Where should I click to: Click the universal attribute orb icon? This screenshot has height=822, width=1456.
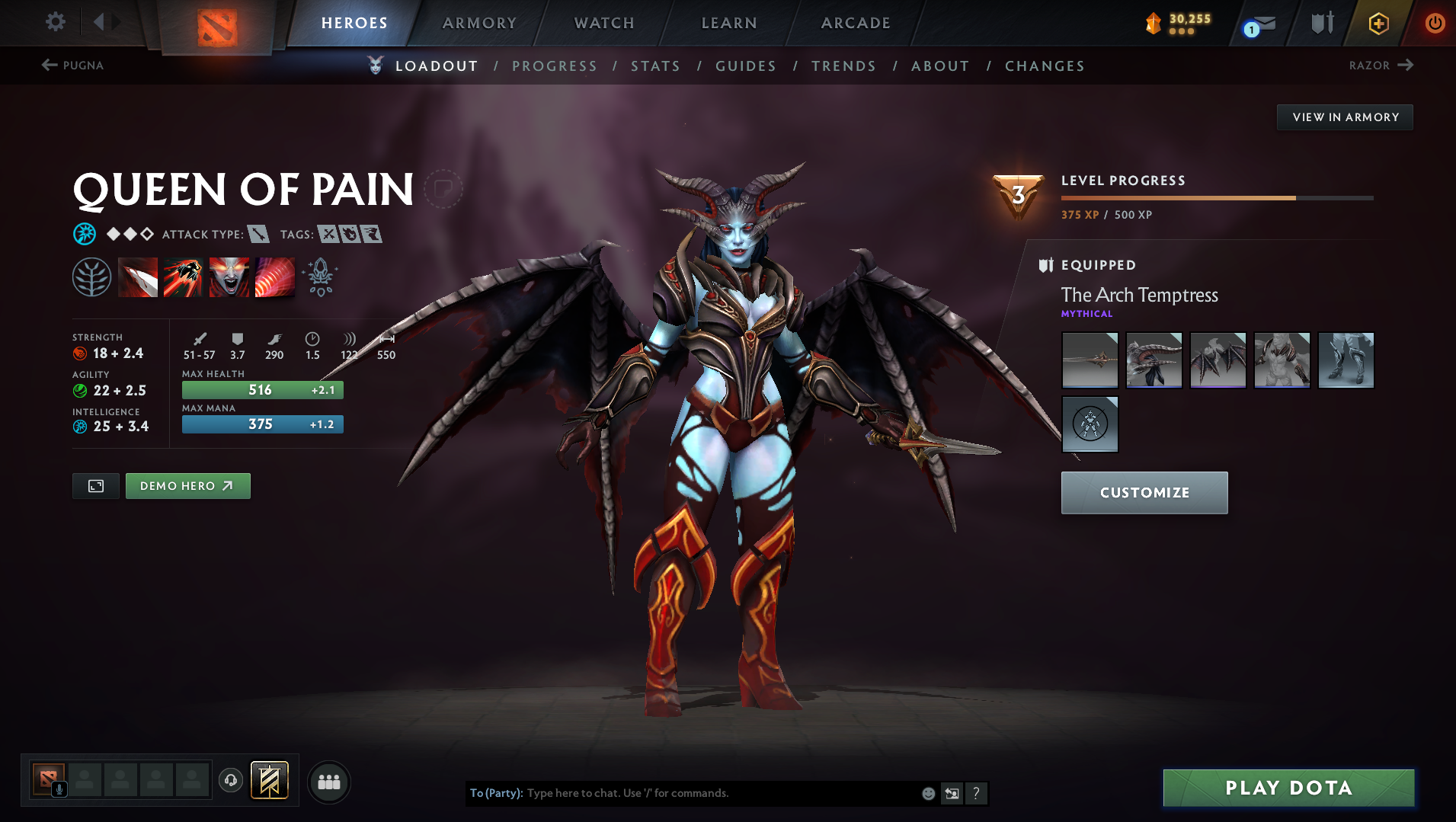pyautogui.click(x=85, y=234)
